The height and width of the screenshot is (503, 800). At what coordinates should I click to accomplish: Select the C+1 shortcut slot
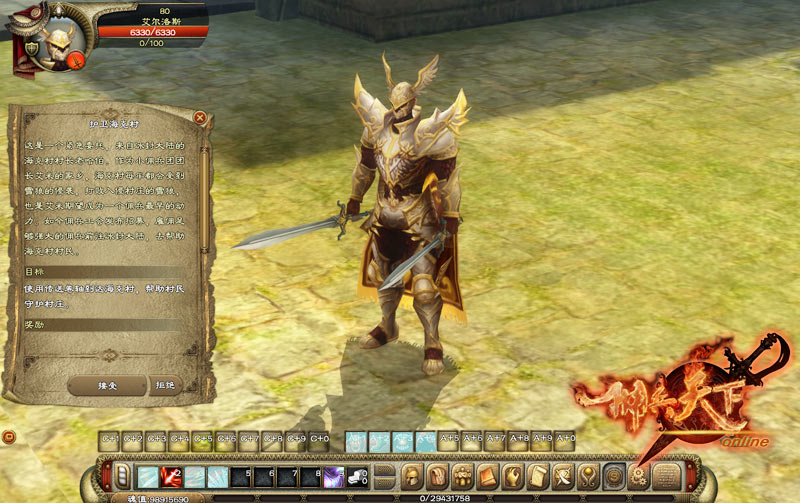pyautogui.click(x=111, y=439)
